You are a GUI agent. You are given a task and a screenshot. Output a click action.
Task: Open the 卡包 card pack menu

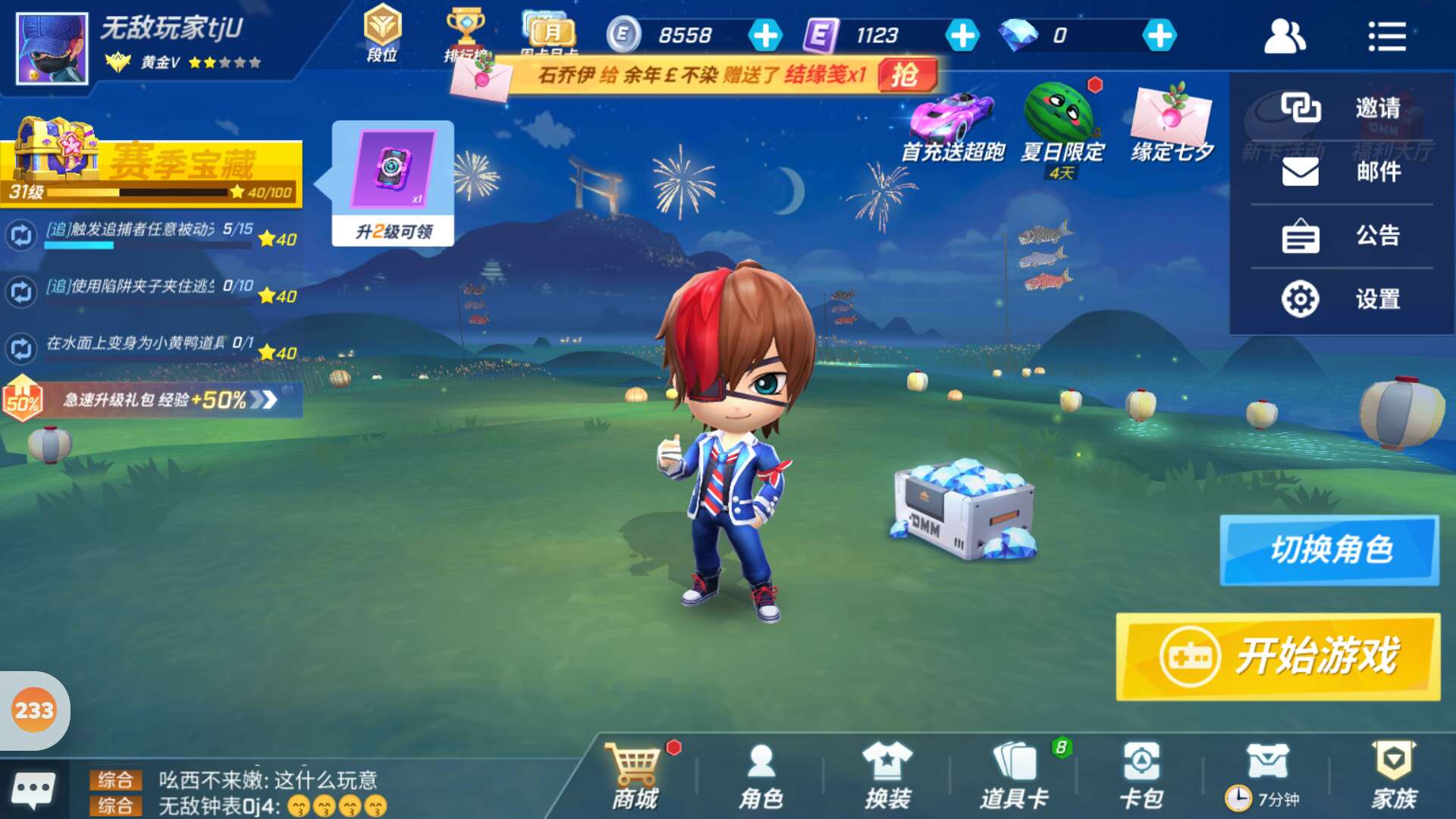coord(1141,777)
